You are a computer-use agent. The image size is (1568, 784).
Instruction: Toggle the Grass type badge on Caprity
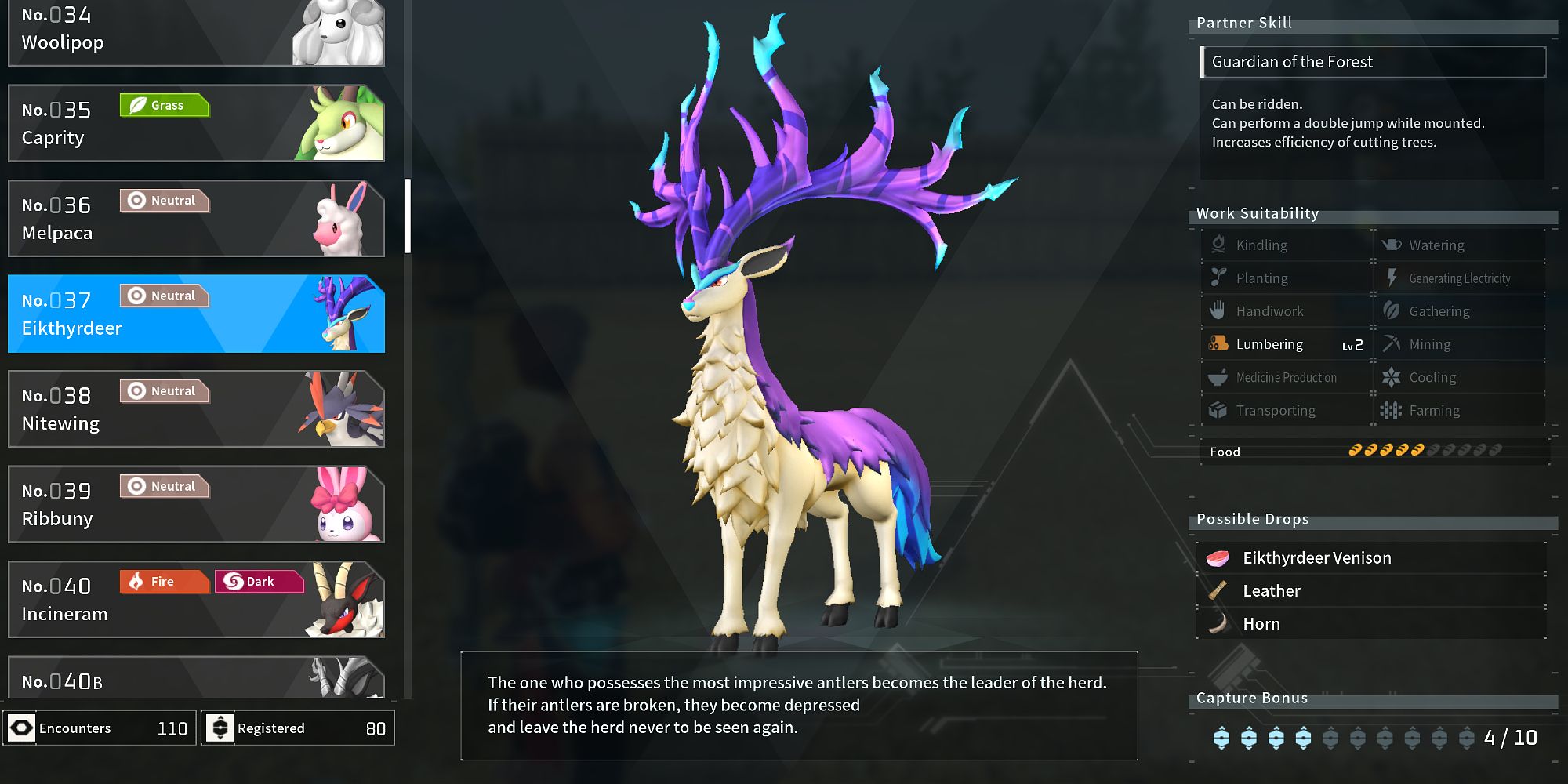[x=165, y=105]
